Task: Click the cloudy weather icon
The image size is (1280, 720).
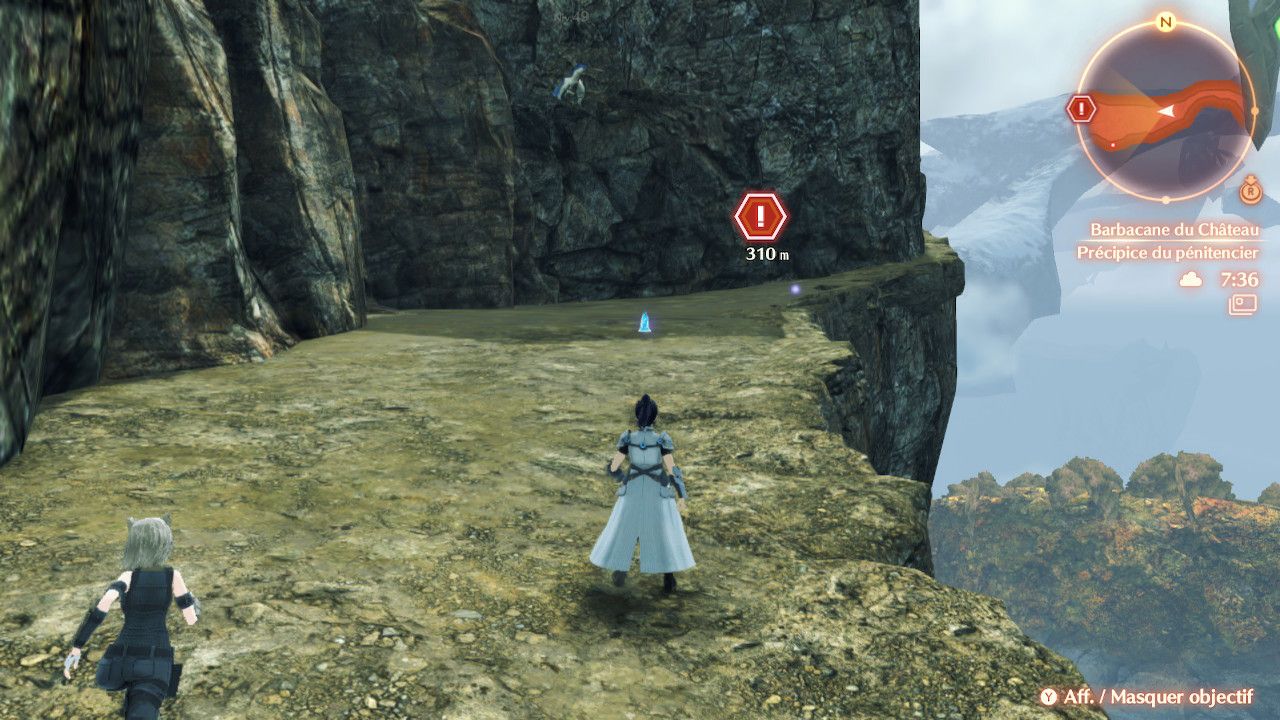Action: (x=1191, y=280)
